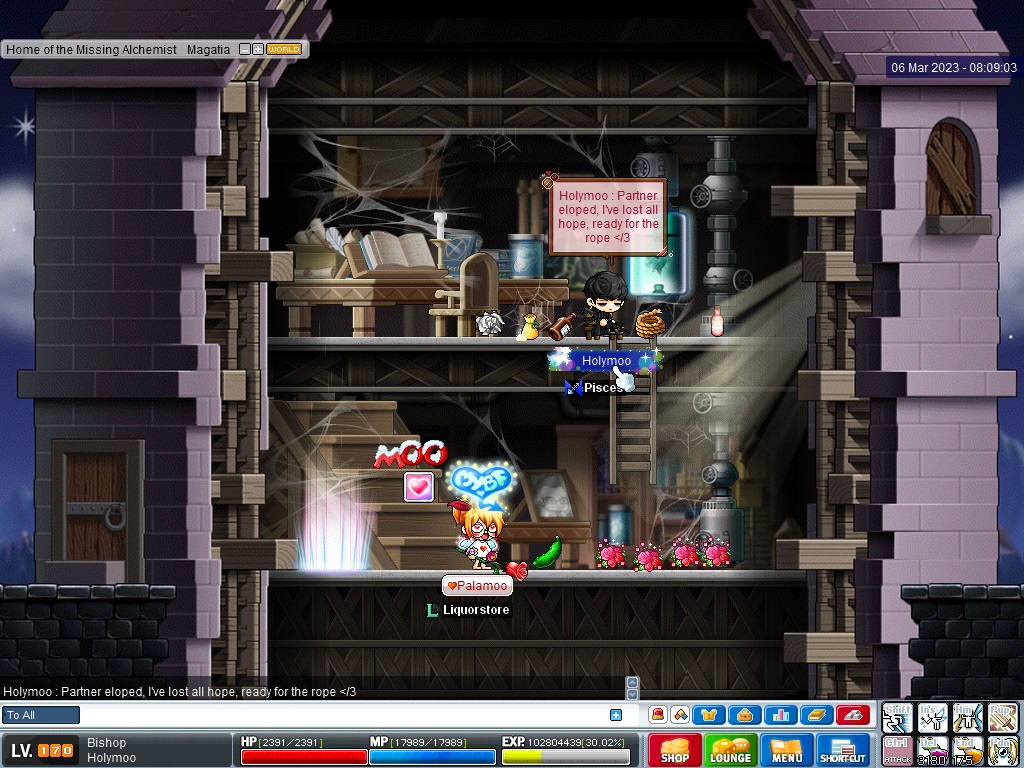Viewport: 1024px width, 768px height.
Task: Open the Shortcut panel
Action: (x=843, y=749)
